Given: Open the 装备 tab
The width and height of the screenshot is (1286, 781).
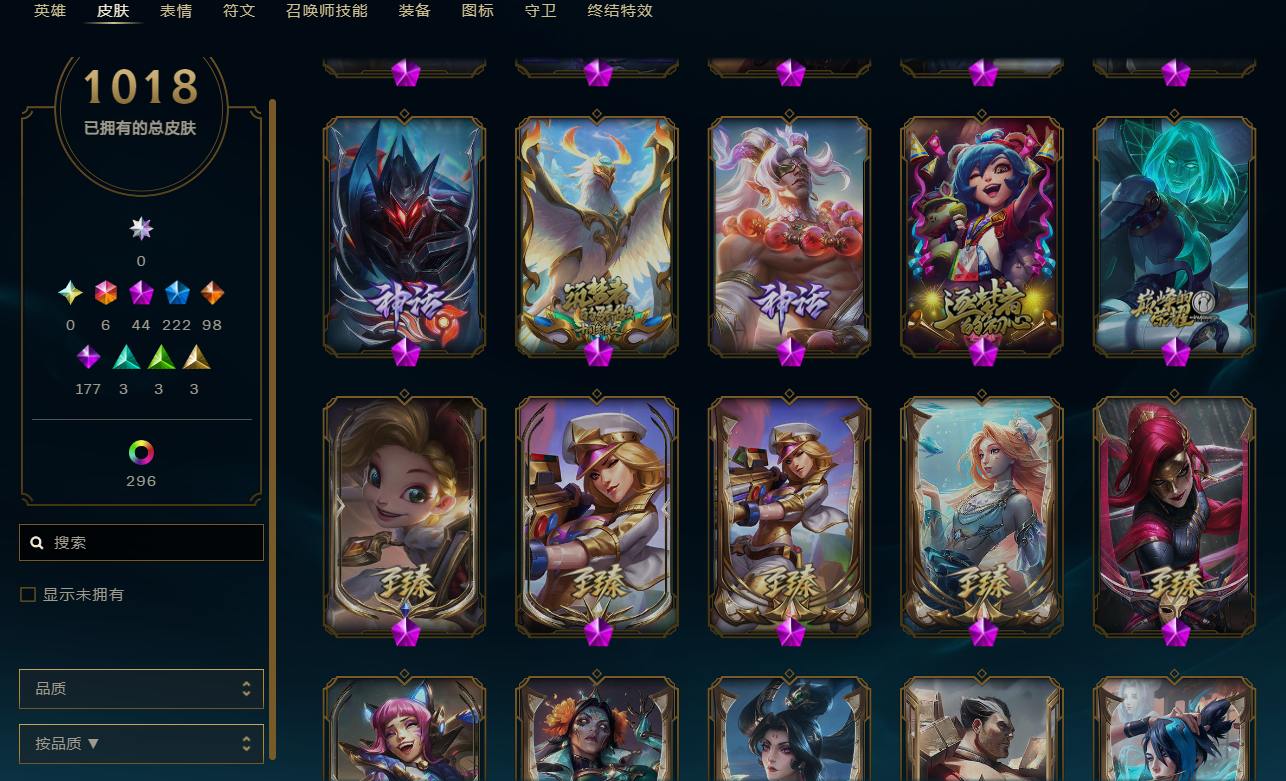Looking at the screenshot, I should click(414, 11).
